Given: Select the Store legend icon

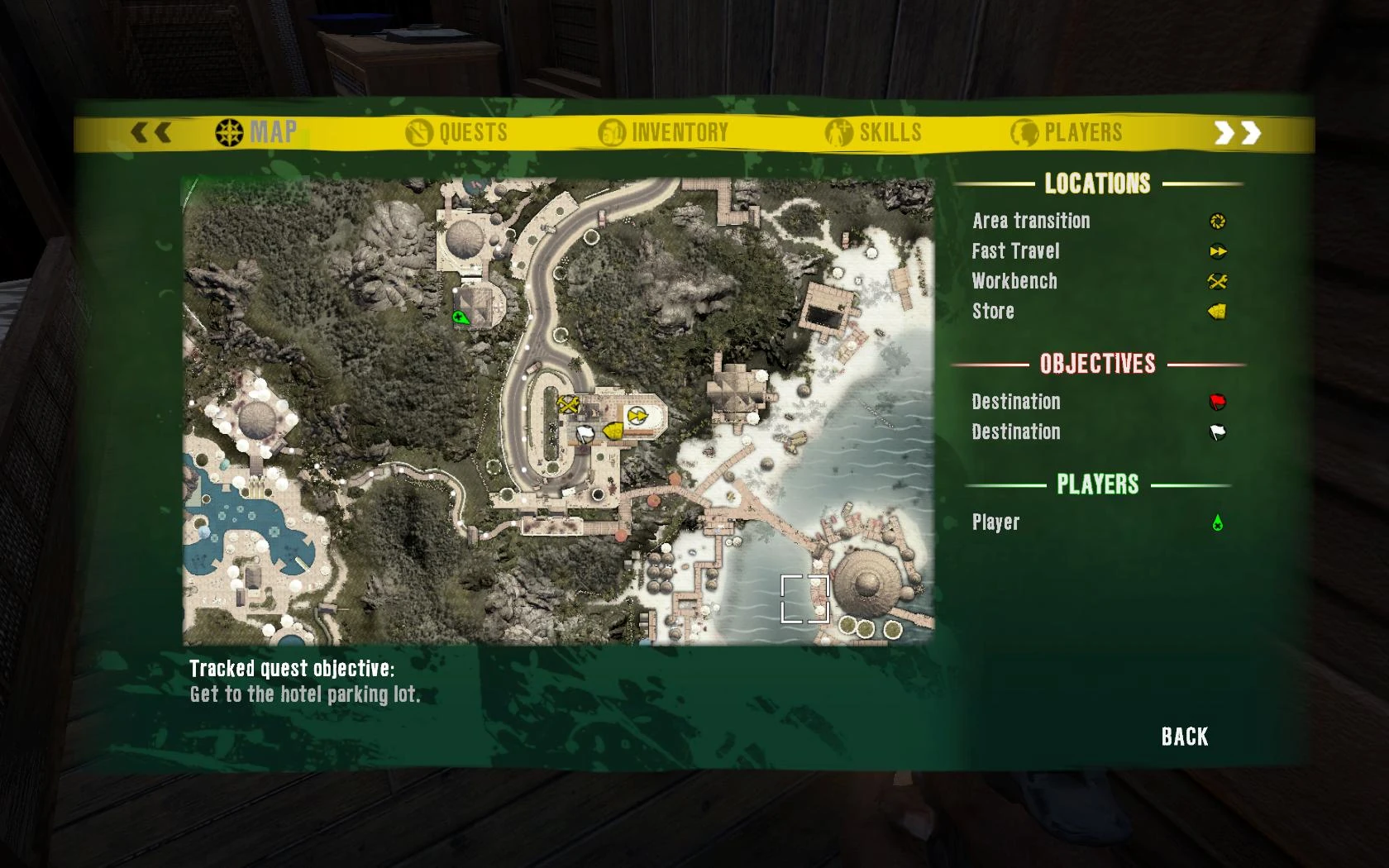Looking at the screenshot, I should coord(1217,312).
